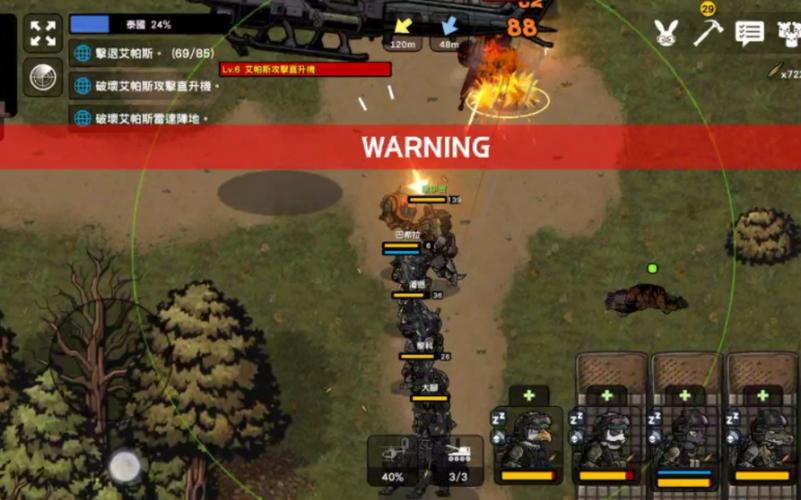Heal the eagle soldier with the plus button
Image resolution: width=801 pixels, height=500 pixels.
click(x=528, y=395)
